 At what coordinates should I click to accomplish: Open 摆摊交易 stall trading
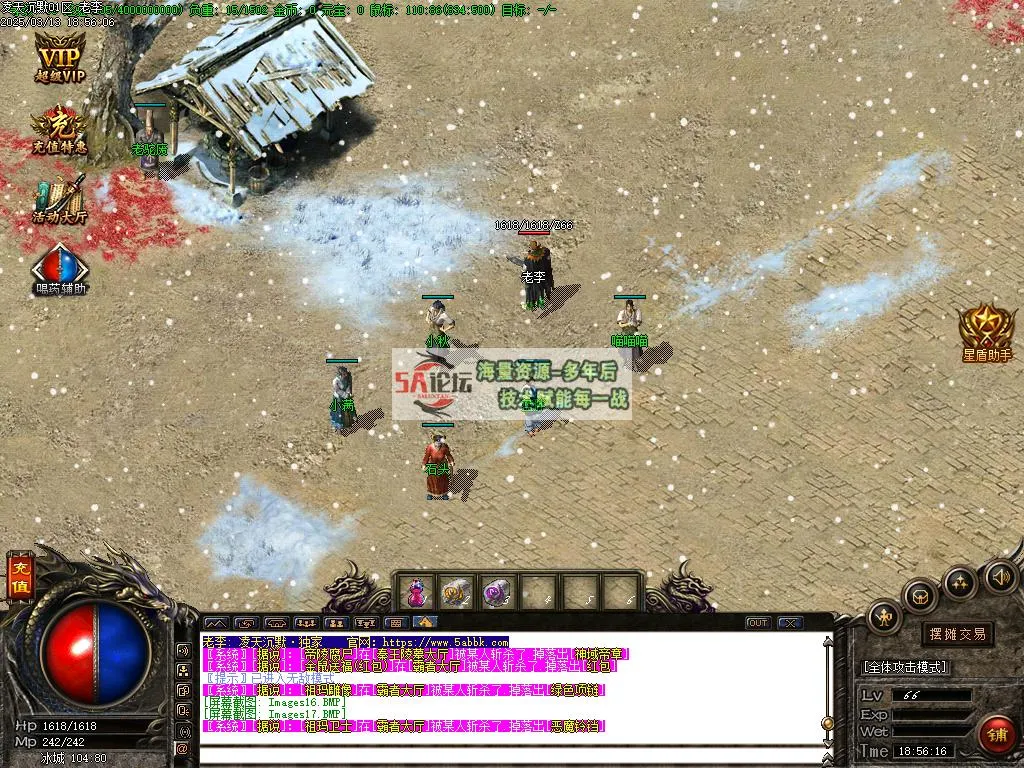tap(957, 634)
